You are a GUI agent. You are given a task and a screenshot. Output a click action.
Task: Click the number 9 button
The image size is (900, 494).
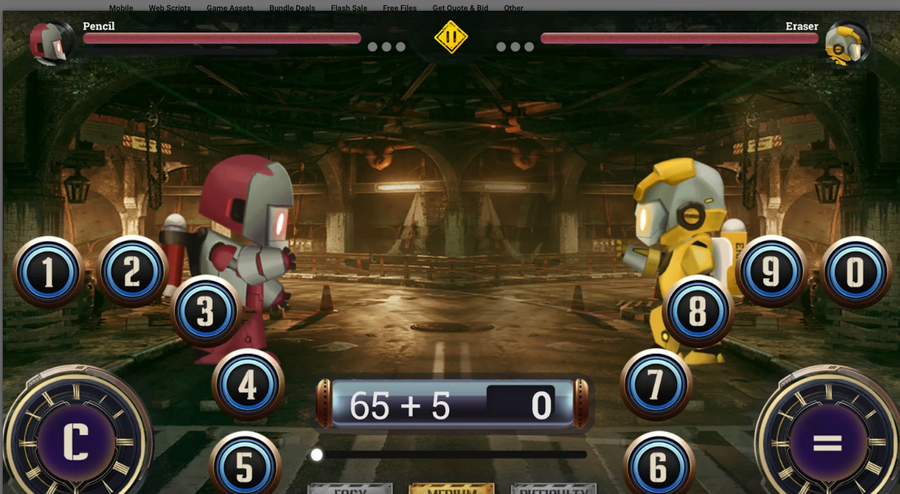771,270
